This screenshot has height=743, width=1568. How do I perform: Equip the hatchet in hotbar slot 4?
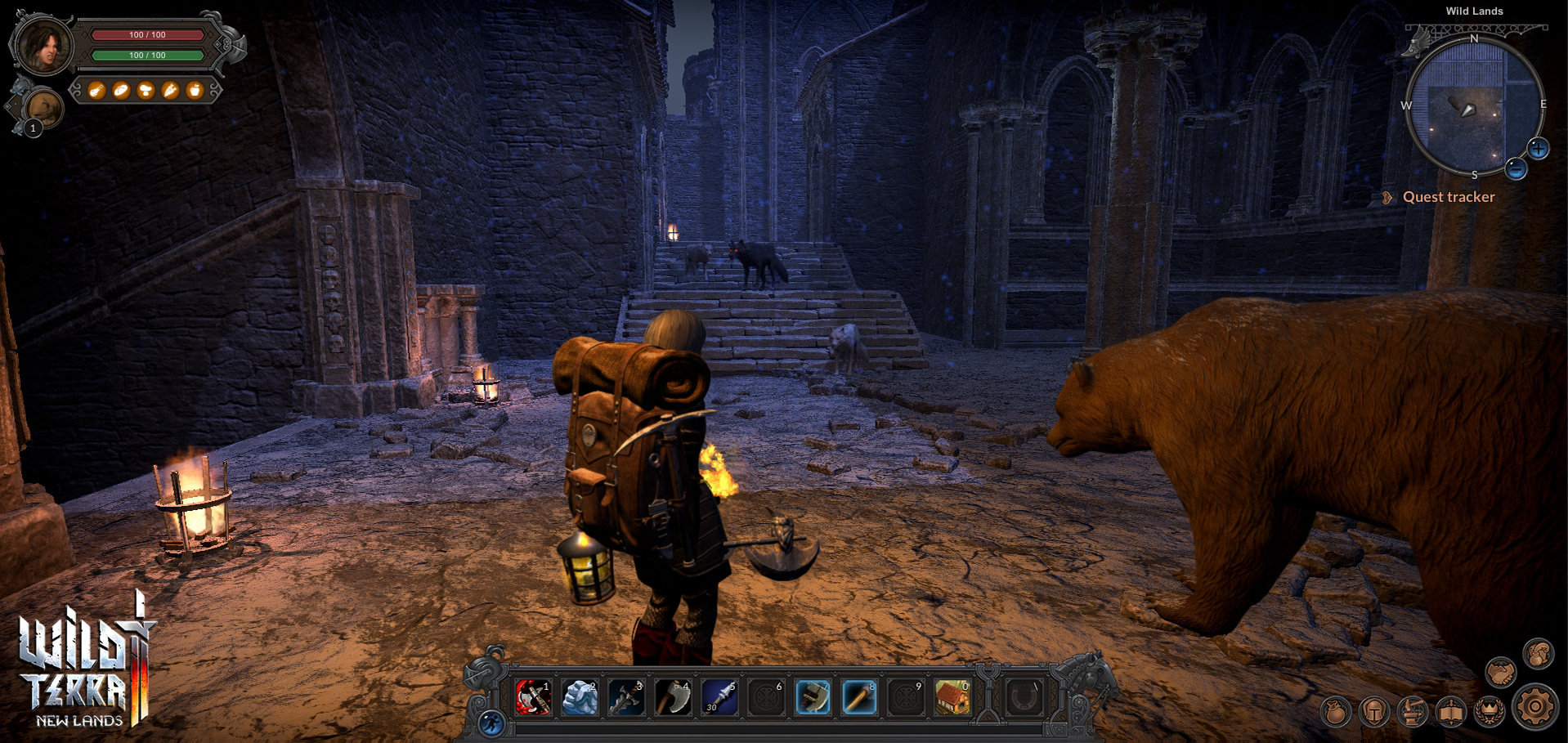coord(674,697)
